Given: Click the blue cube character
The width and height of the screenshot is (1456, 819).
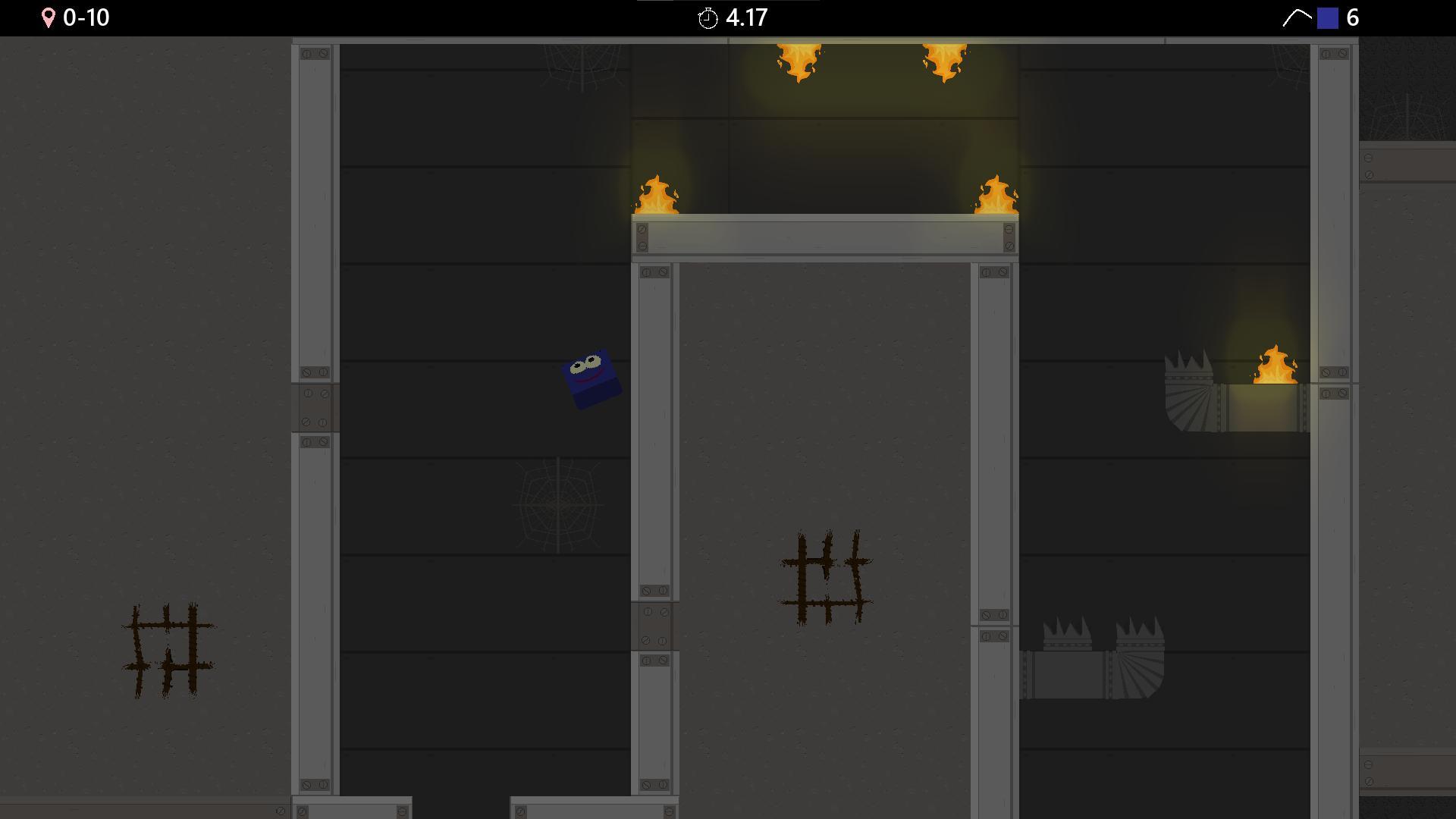Looking at the screenshot, I should tap(591, 377).
